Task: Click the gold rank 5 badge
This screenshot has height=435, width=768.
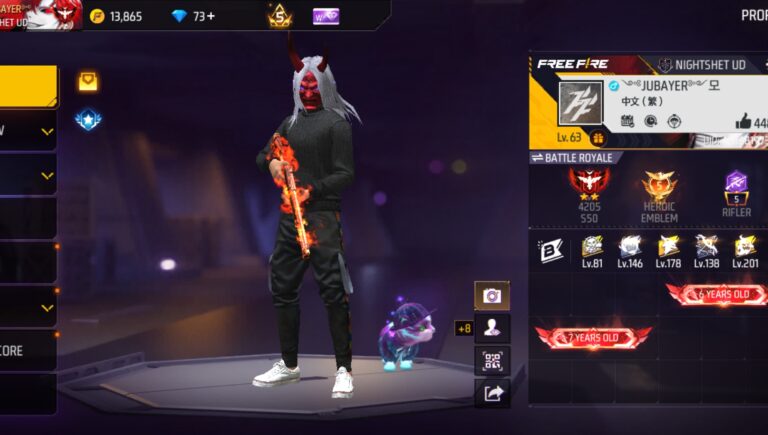Action: (x=279, y=16)
